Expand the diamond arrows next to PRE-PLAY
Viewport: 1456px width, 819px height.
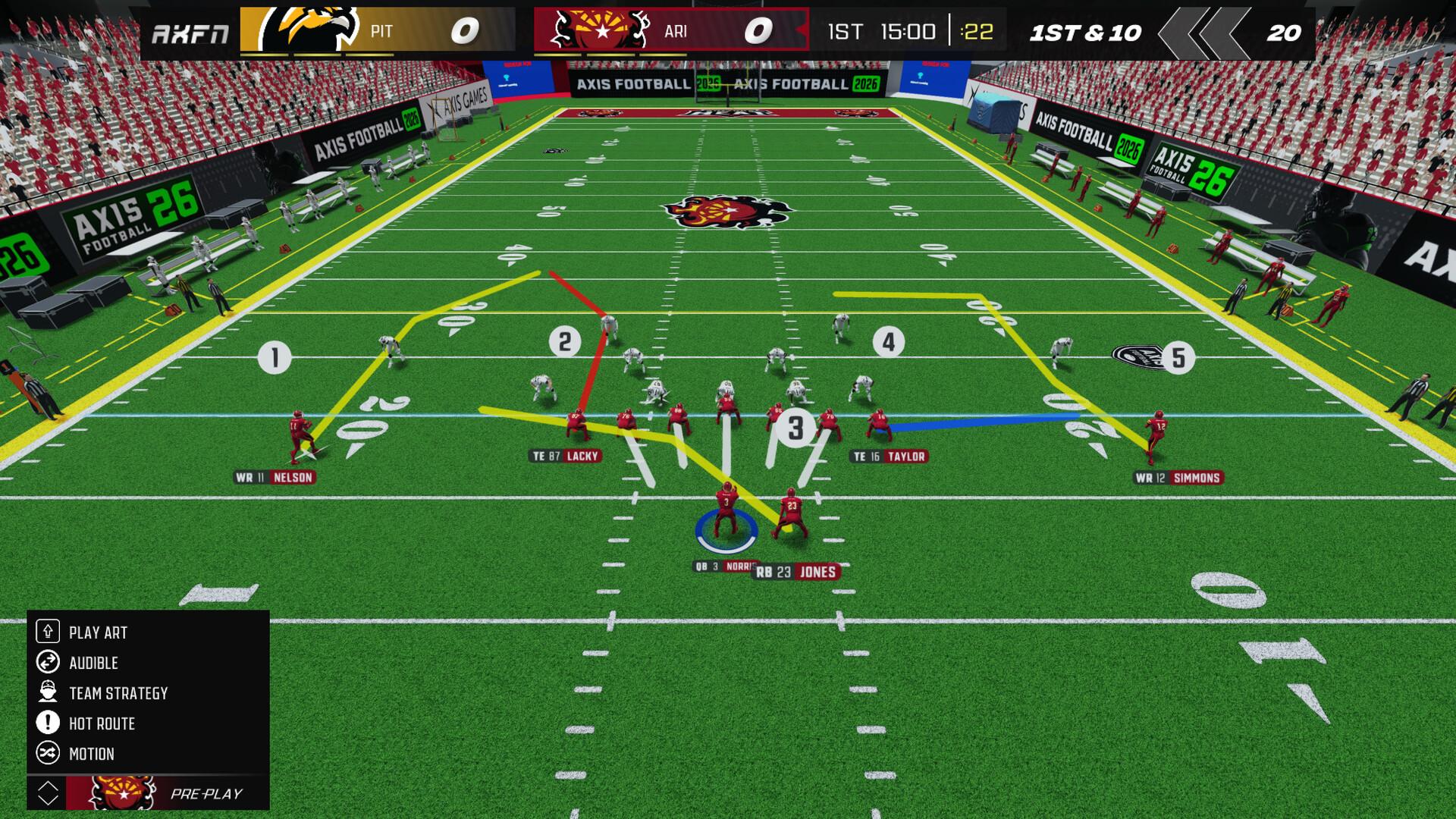coord(49,792)
